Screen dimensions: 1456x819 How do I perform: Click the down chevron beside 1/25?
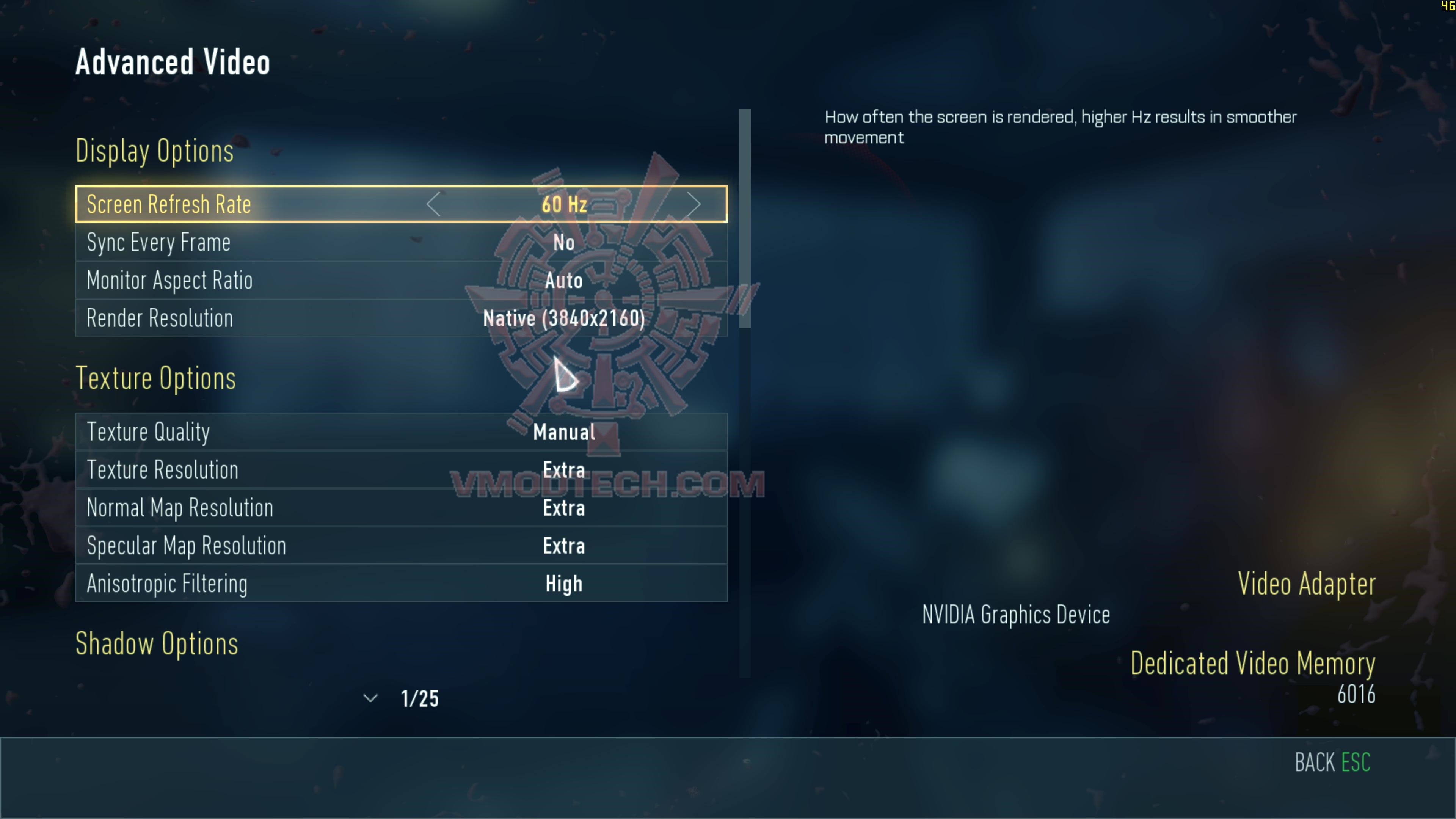[370, 698]
